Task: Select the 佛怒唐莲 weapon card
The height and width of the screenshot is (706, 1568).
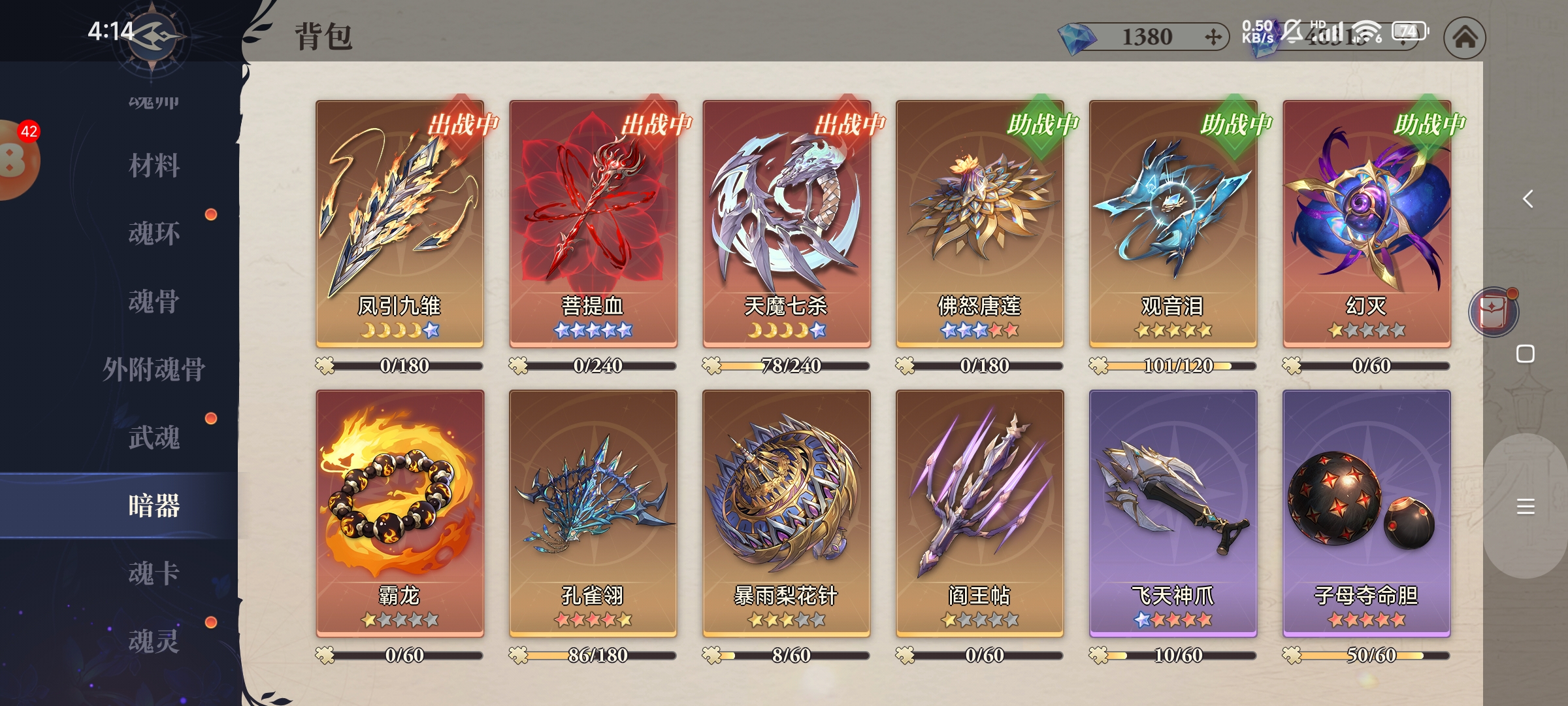Action: click(x=979, y=222)
